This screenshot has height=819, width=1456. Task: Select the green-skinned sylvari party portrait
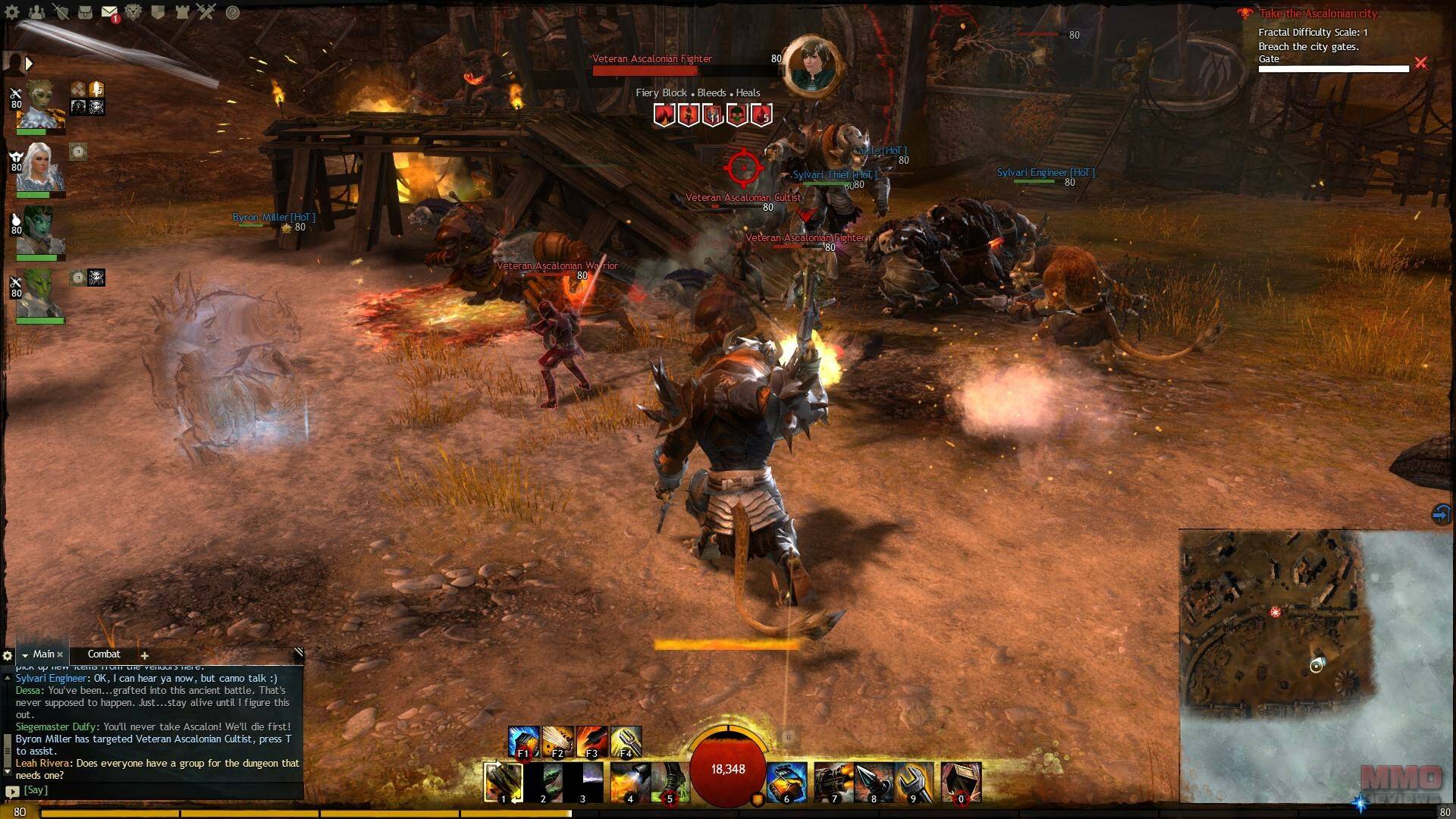pyautogui.click(x=38, y=231)
